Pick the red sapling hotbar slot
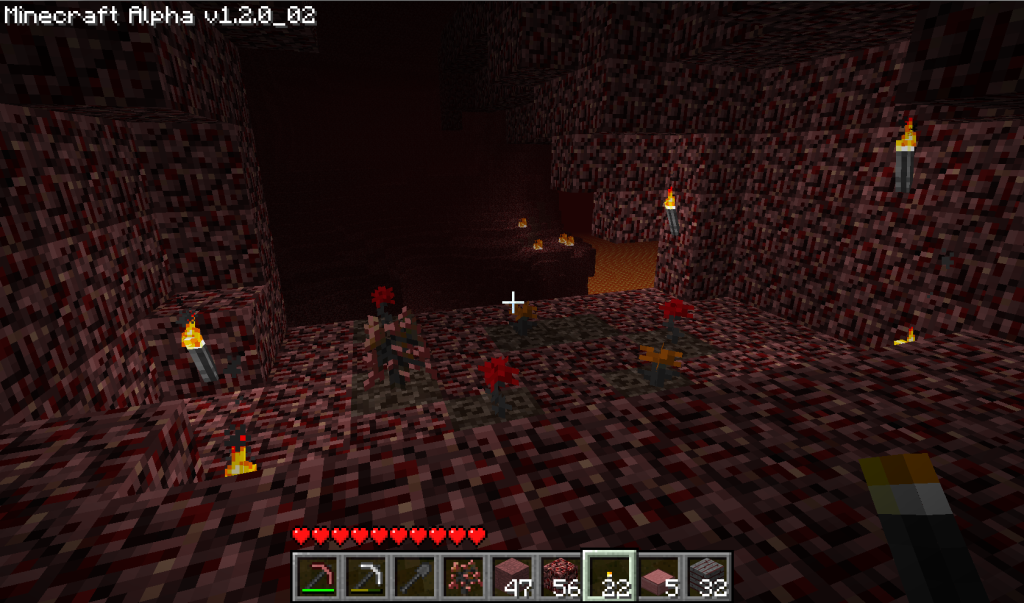1024x603 pixels. 462,577
